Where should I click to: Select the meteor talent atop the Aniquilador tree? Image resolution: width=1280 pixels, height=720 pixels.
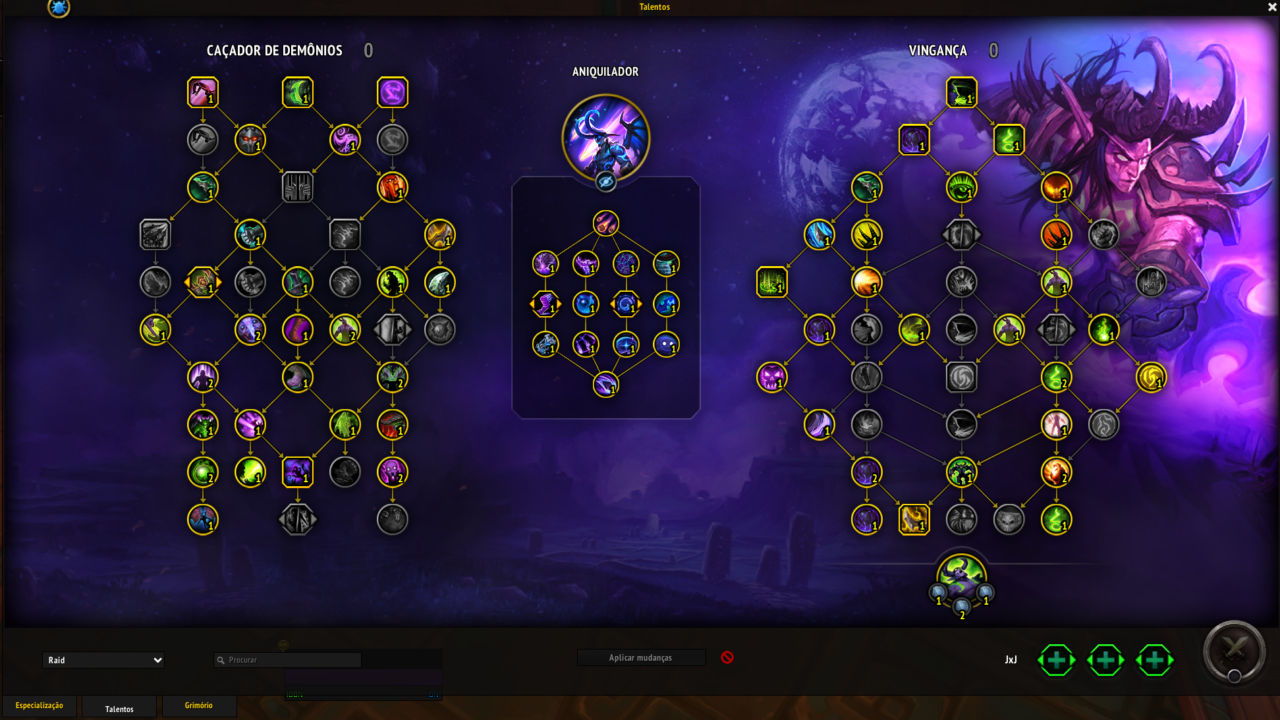pos(606,223)
